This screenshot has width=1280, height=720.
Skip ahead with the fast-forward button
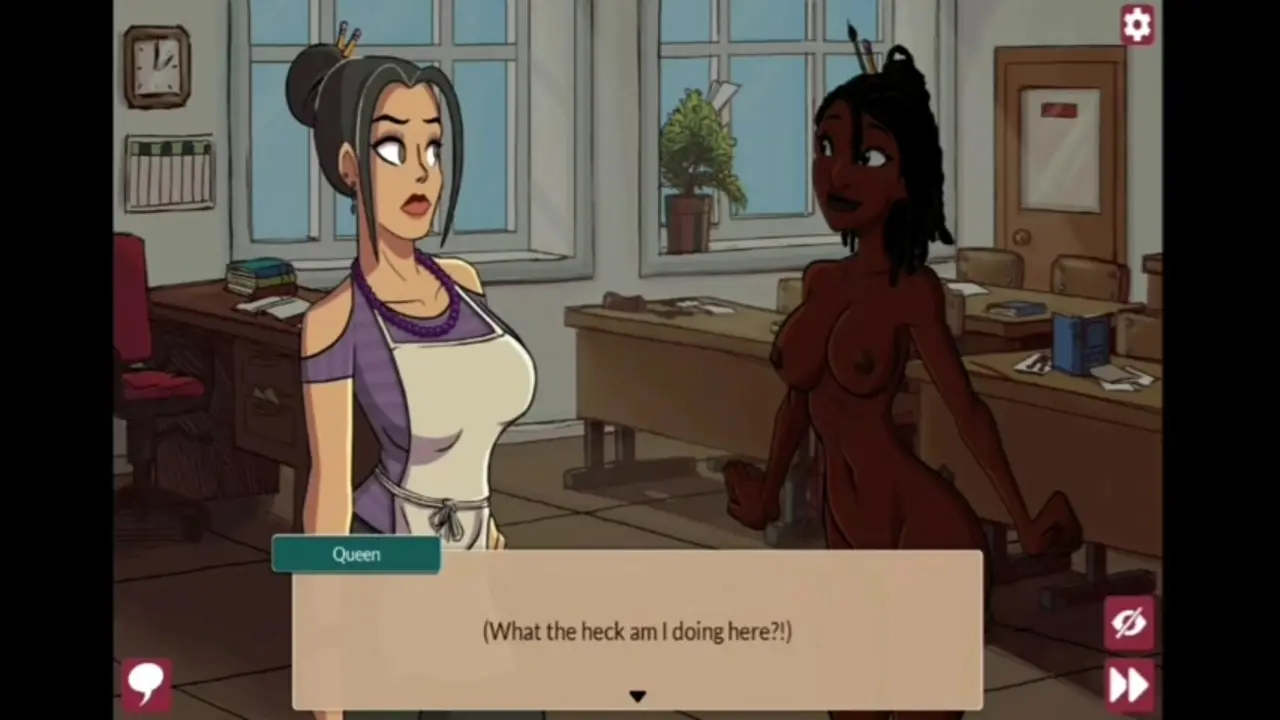click(1129, 684)
